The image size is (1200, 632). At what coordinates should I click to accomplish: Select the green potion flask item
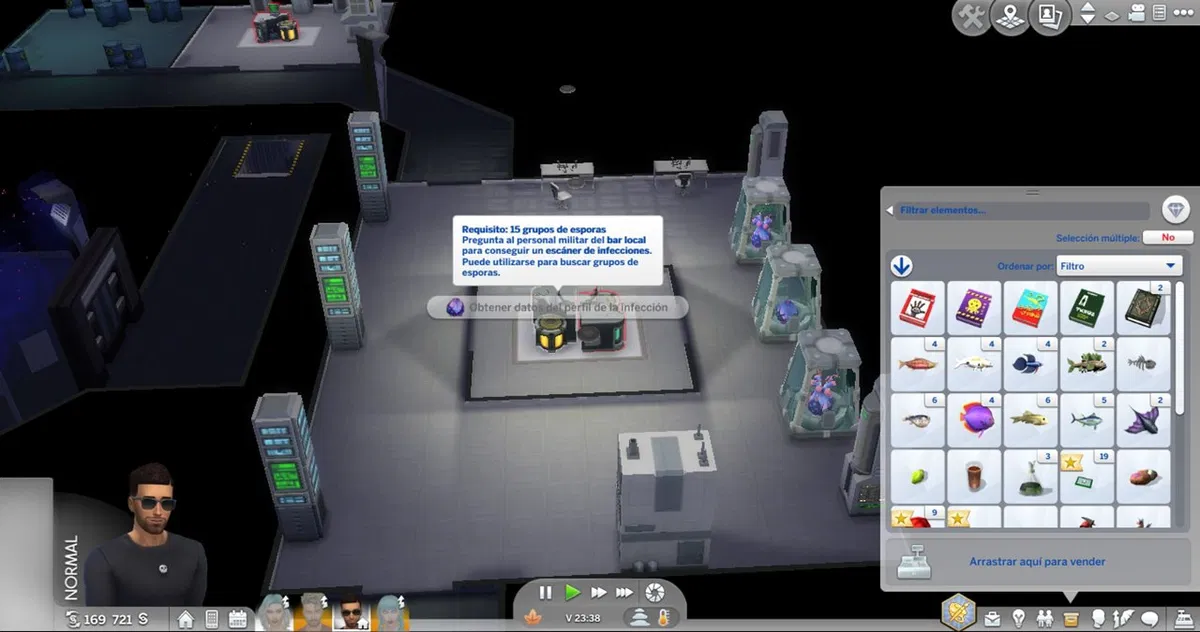(x=1029, y=473)
